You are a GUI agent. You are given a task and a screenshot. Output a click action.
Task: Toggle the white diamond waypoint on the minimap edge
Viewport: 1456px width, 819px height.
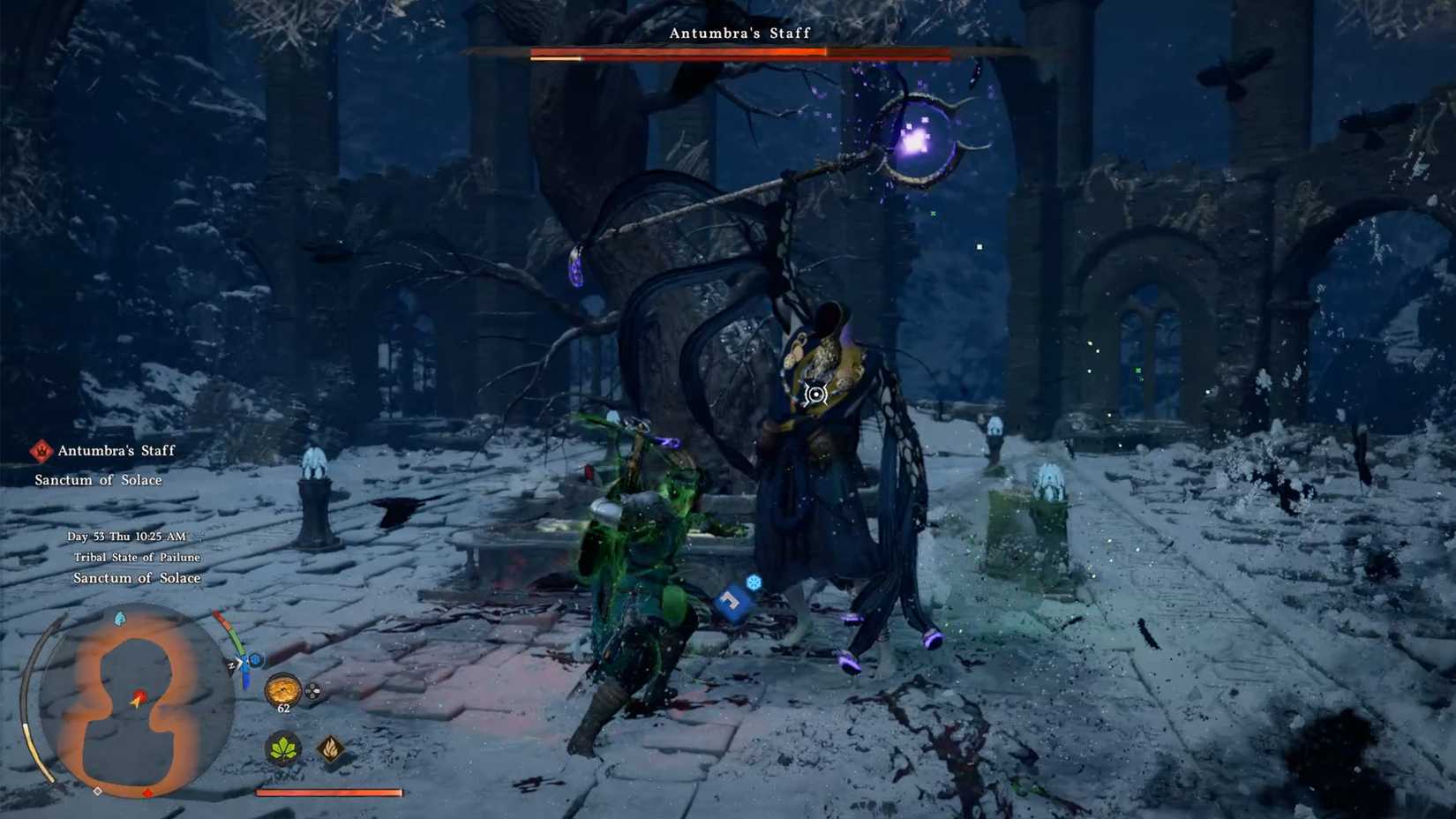tap(98, 793)
